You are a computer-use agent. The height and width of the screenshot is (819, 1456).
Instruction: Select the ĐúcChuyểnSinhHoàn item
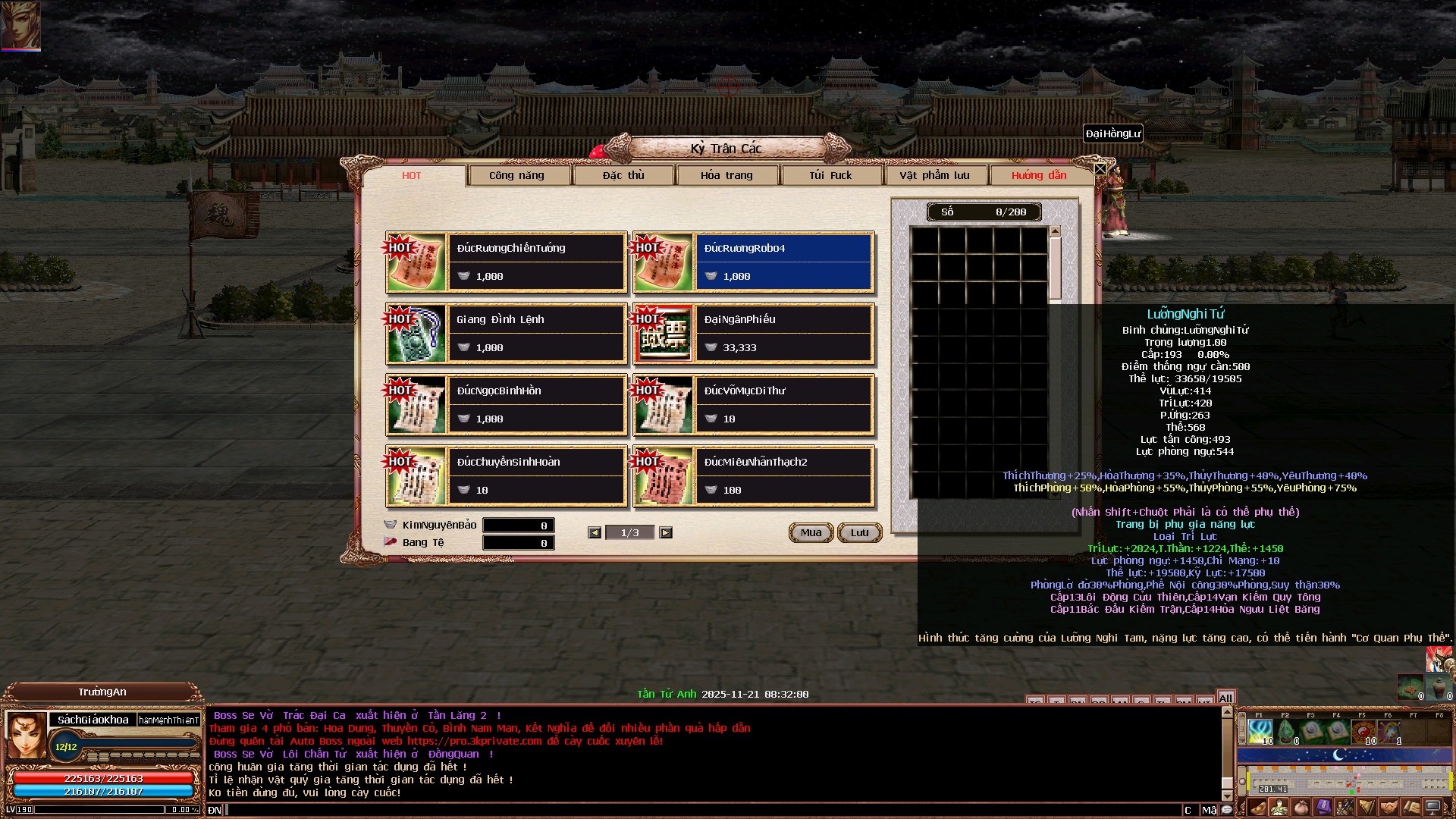click(x=536, y=476)
